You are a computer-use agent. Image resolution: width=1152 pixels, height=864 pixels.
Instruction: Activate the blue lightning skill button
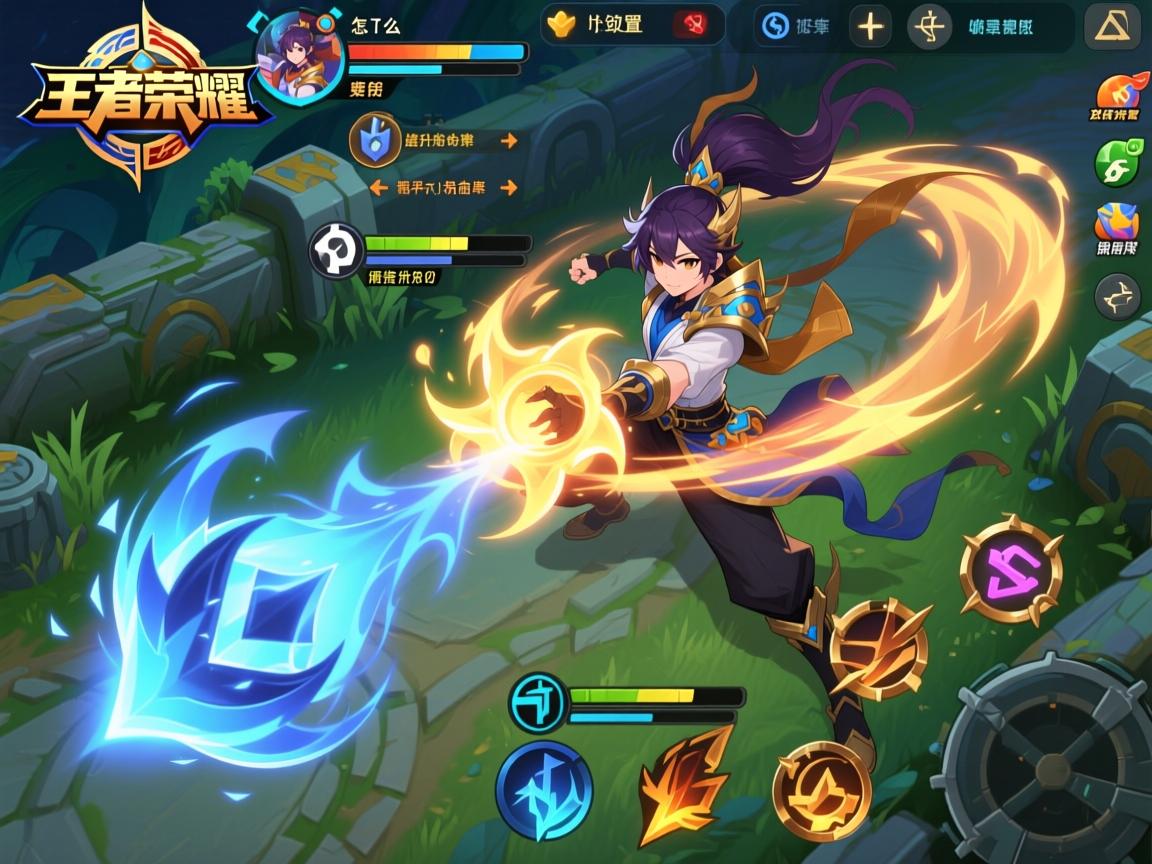(545, 790)
